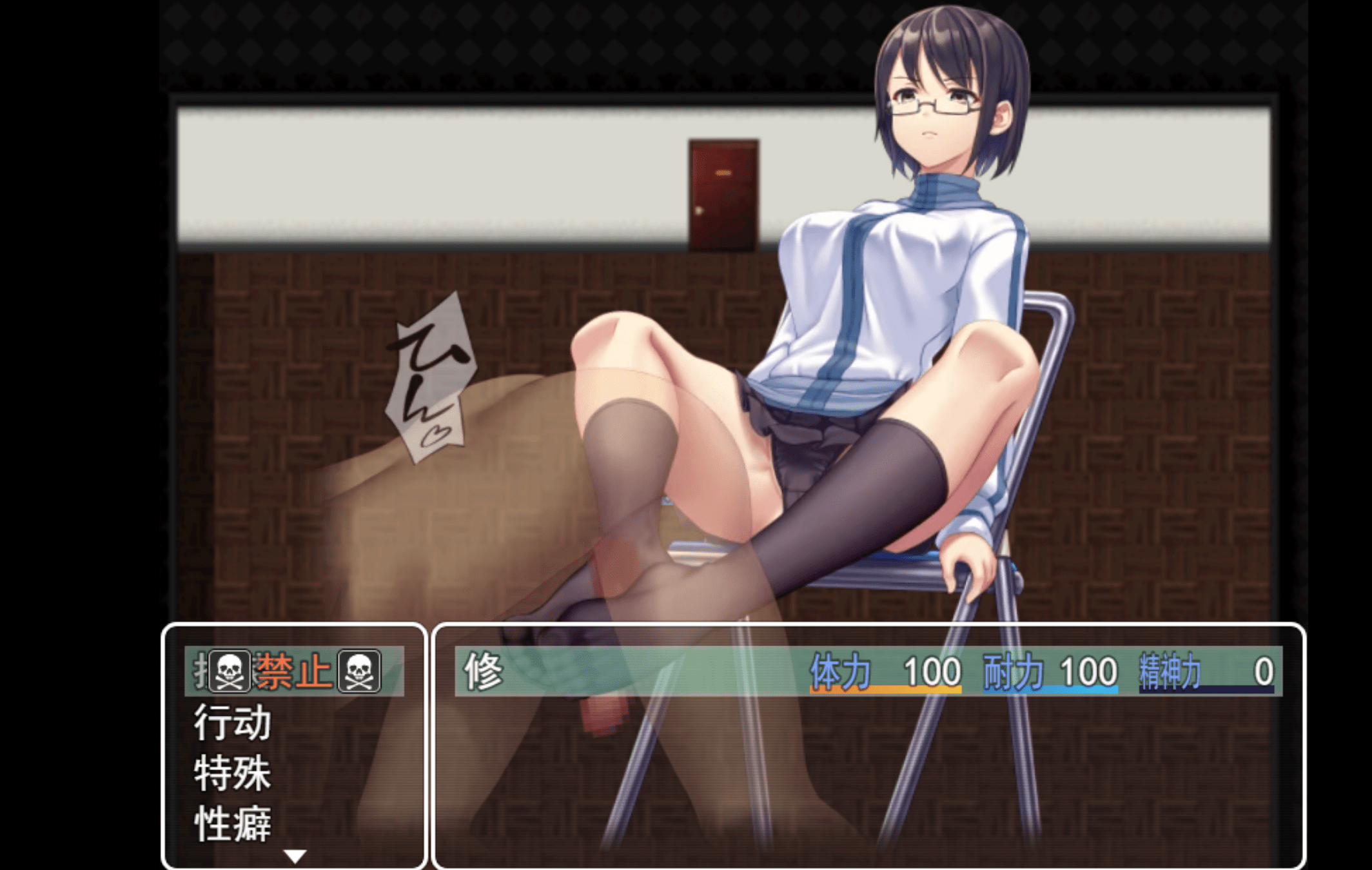
Task: Select the 性癖 menu option
Action: click(233, 824)
